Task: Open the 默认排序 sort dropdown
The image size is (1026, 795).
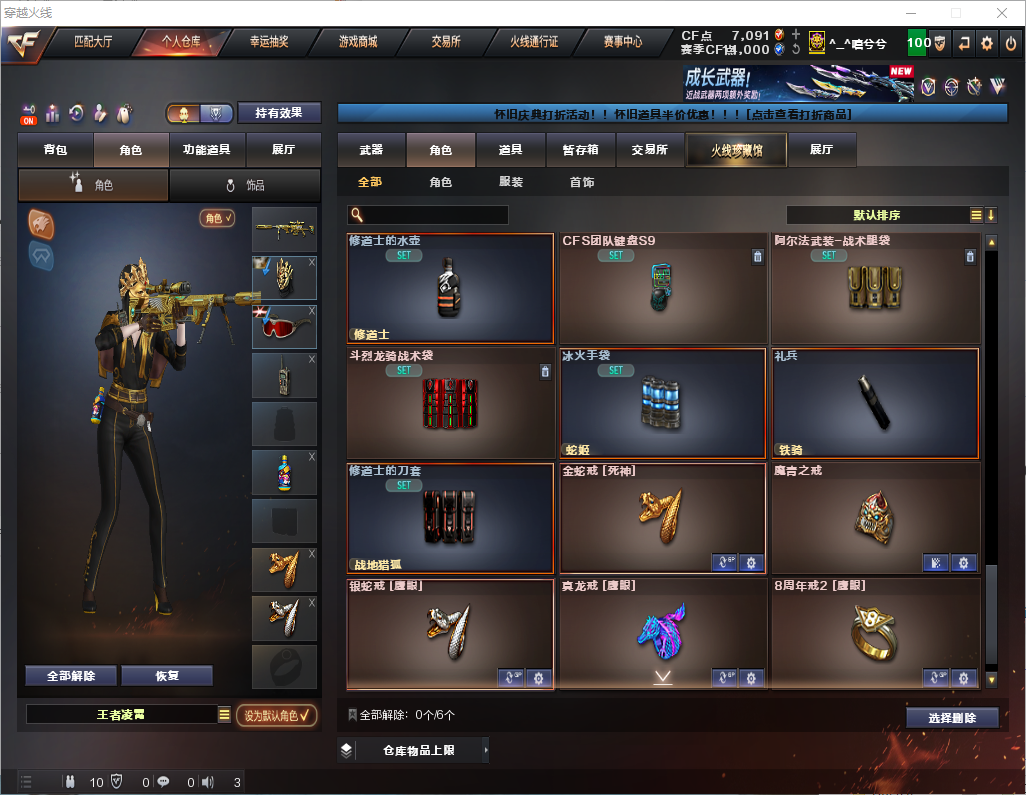Action: pos(877,215)
